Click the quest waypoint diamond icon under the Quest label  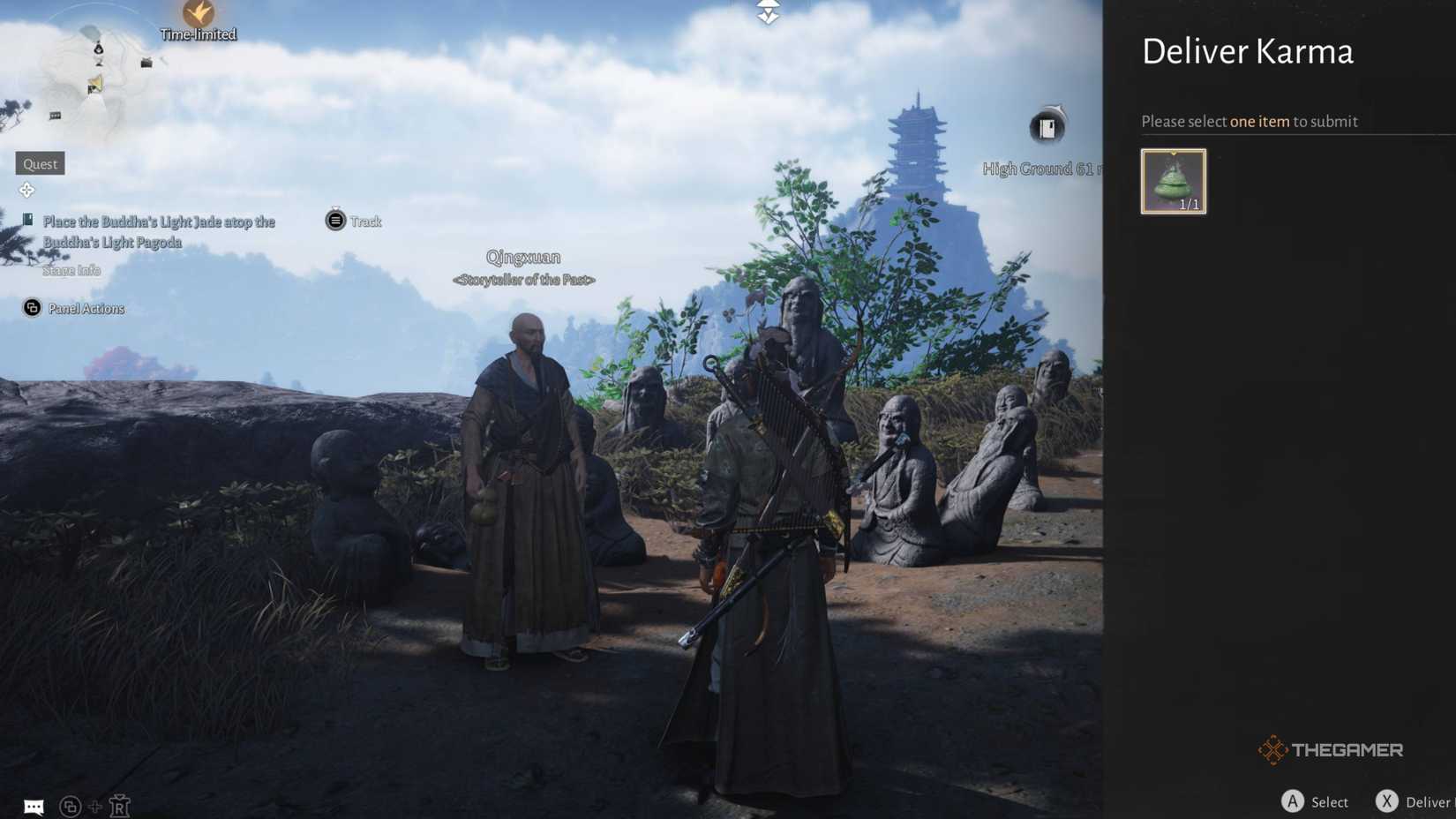[x=27, y=190]
